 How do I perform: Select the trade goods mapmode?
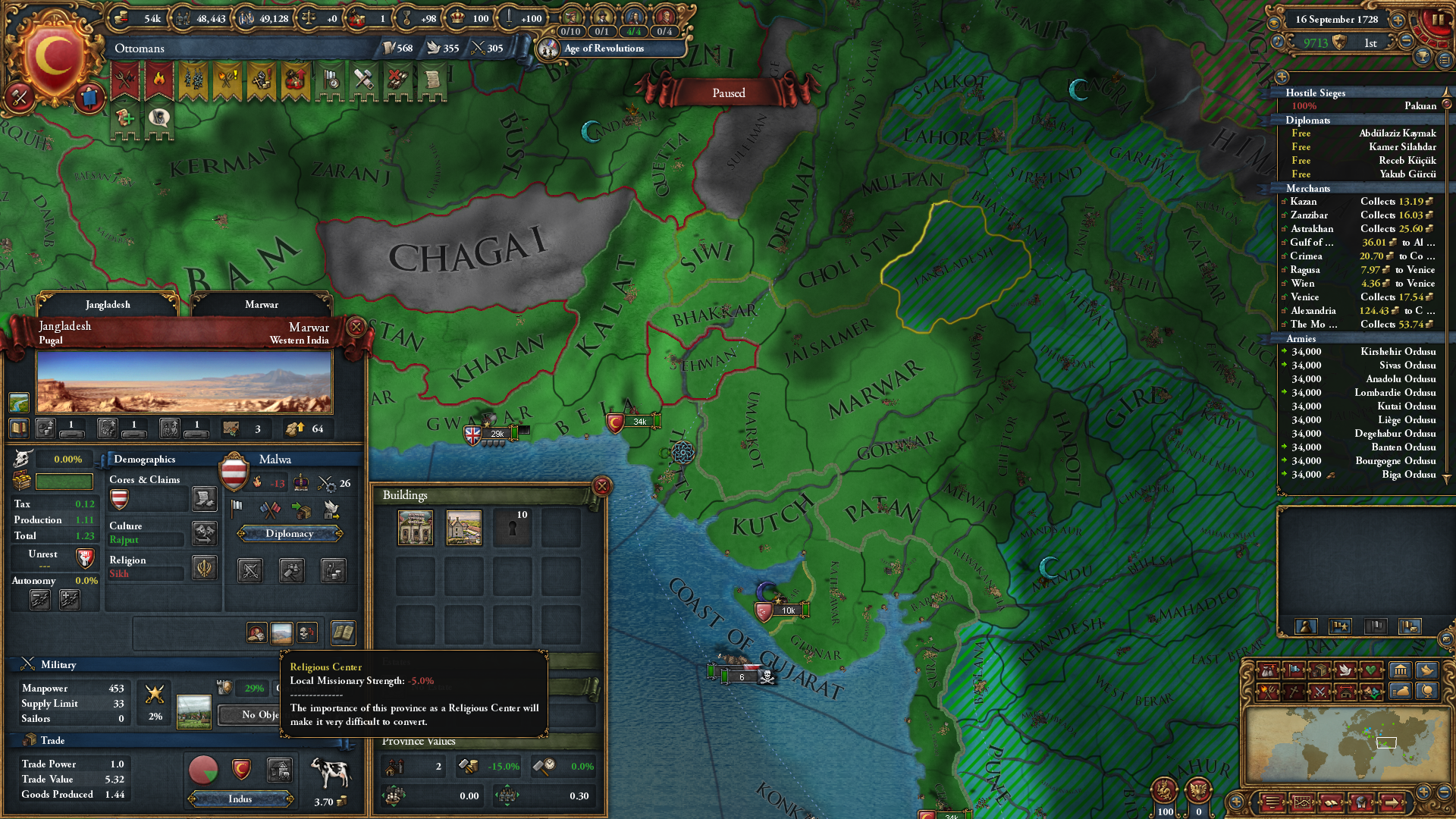point(1319,670)
